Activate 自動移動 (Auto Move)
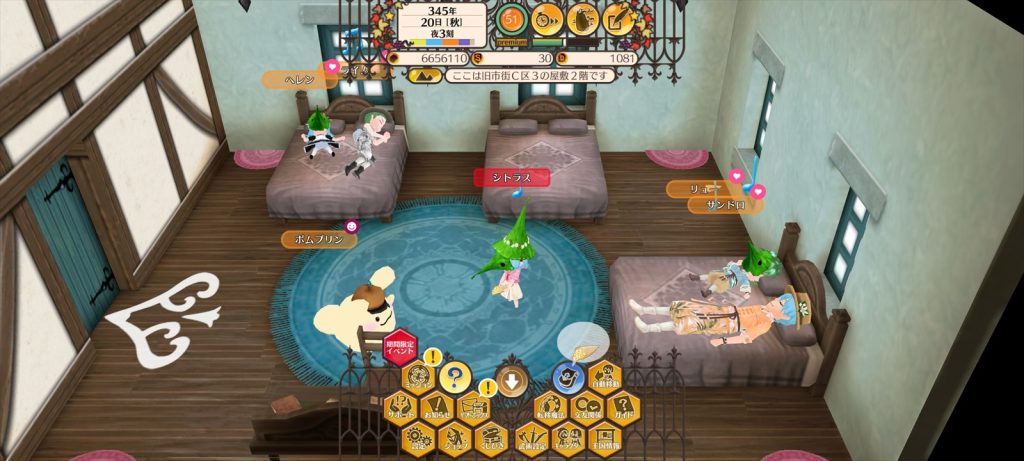Screen dimensions: 1024x461 click(x=604, y=377)
